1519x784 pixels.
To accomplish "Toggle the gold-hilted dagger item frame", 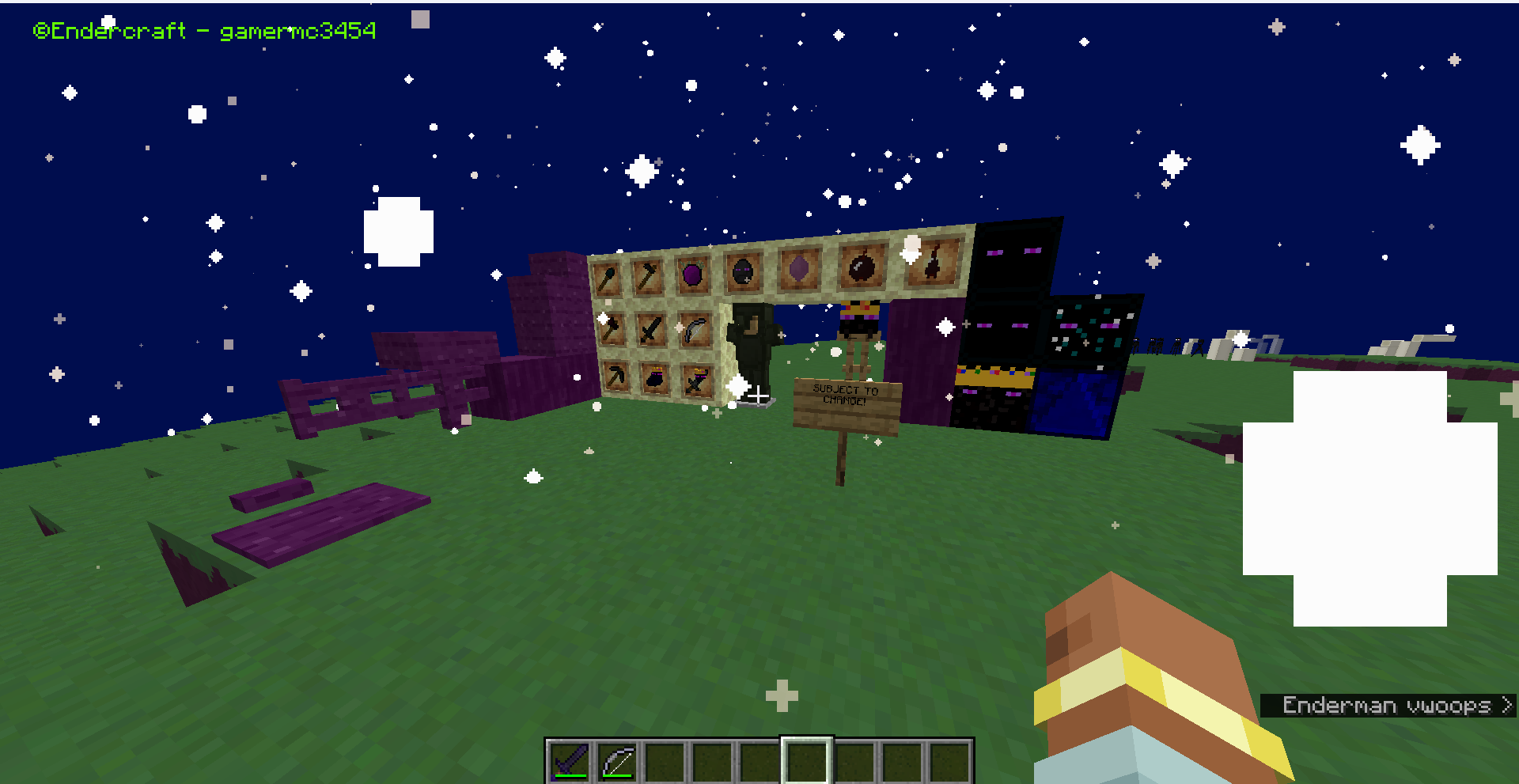I will (697, 382).
